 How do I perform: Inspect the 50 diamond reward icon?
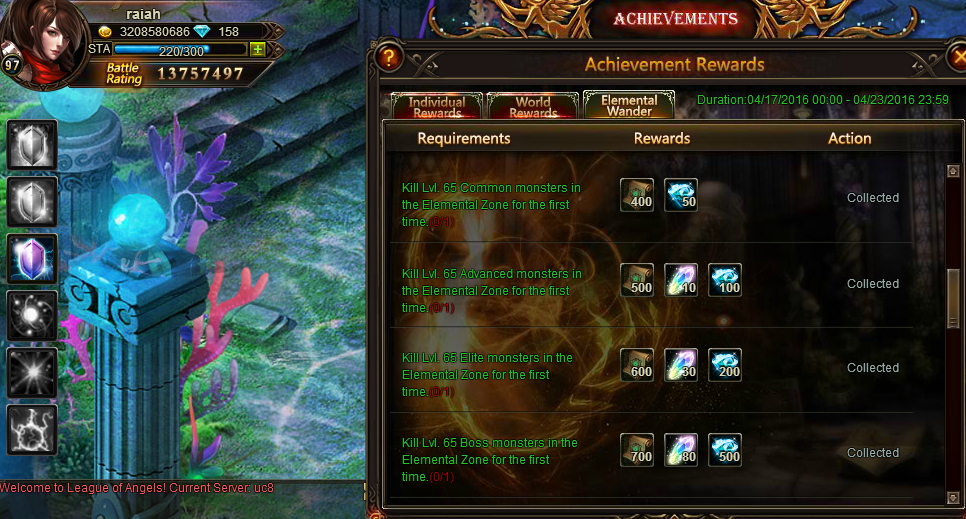(681, 195)
